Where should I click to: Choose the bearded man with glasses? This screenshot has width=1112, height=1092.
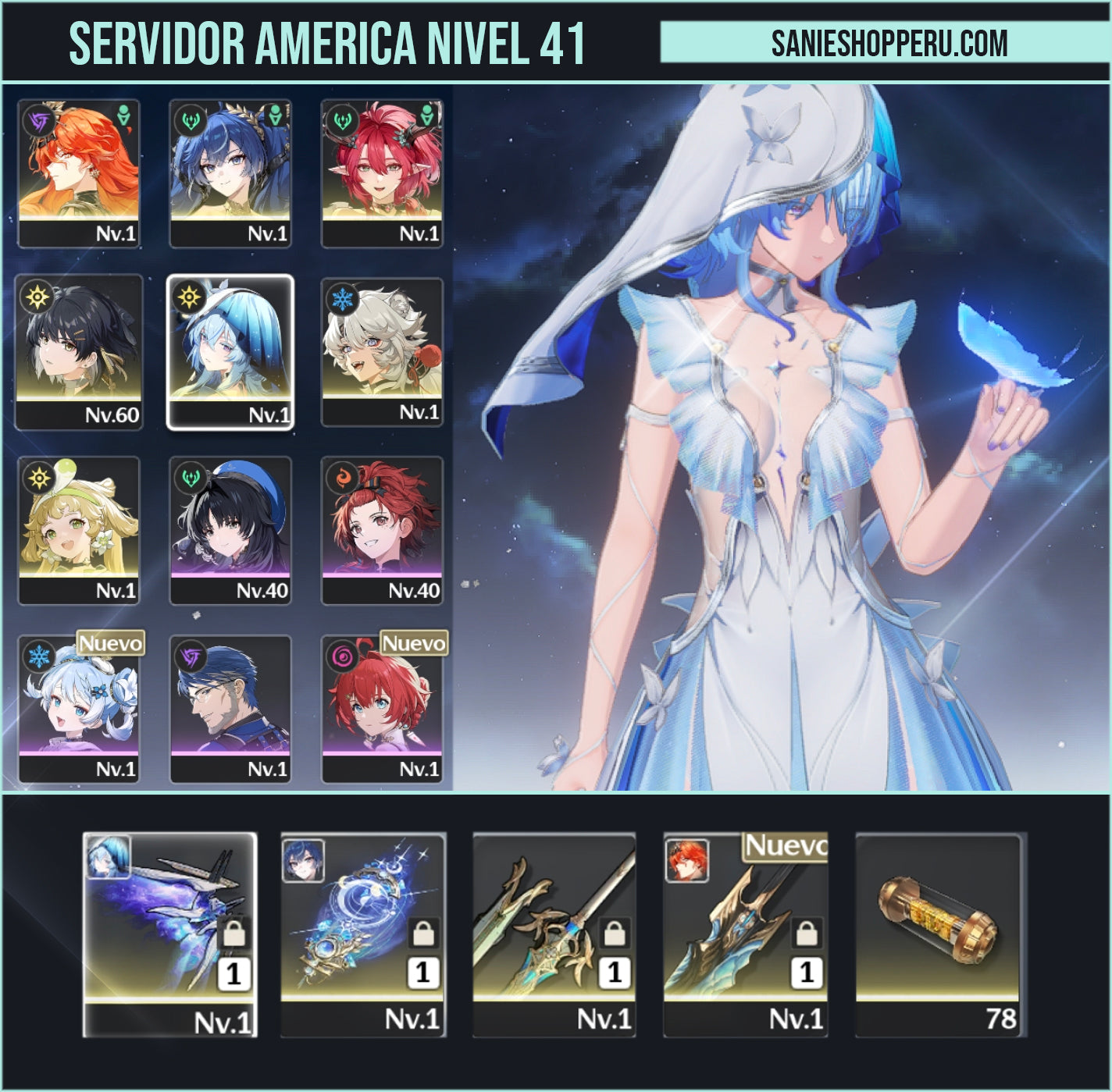[230, 709]
